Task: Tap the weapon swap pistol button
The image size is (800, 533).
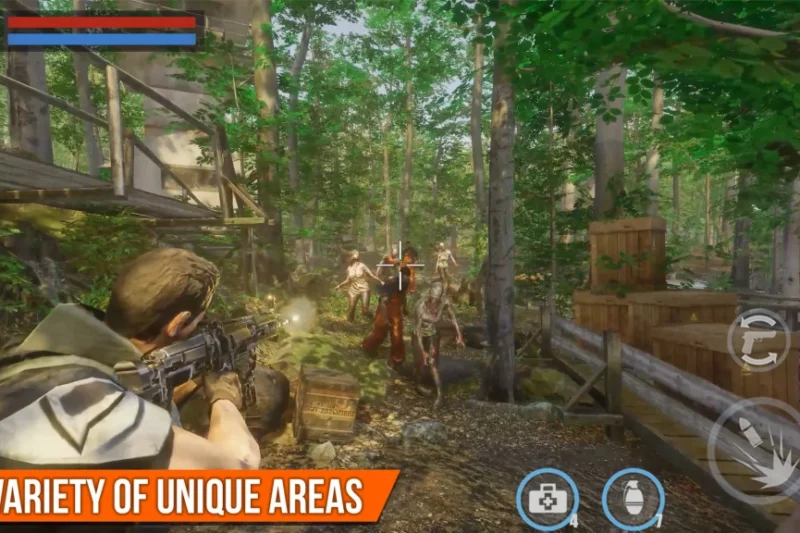Action: [758, 340]
